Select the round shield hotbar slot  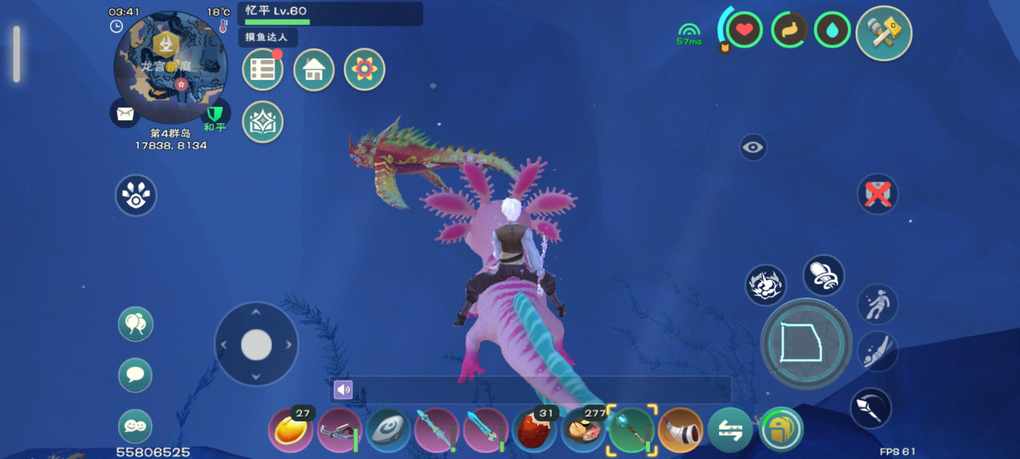(386, 431)
